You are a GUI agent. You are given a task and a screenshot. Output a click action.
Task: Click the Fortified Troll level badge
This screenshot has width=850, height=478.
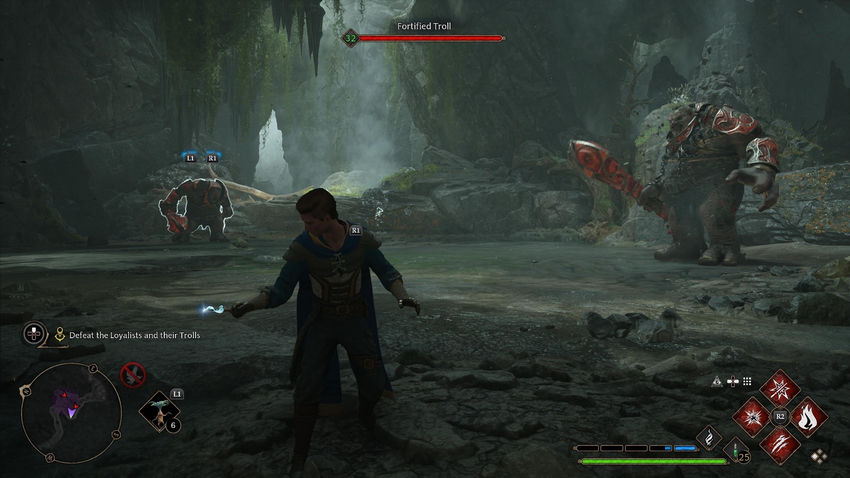click(350, 38)
